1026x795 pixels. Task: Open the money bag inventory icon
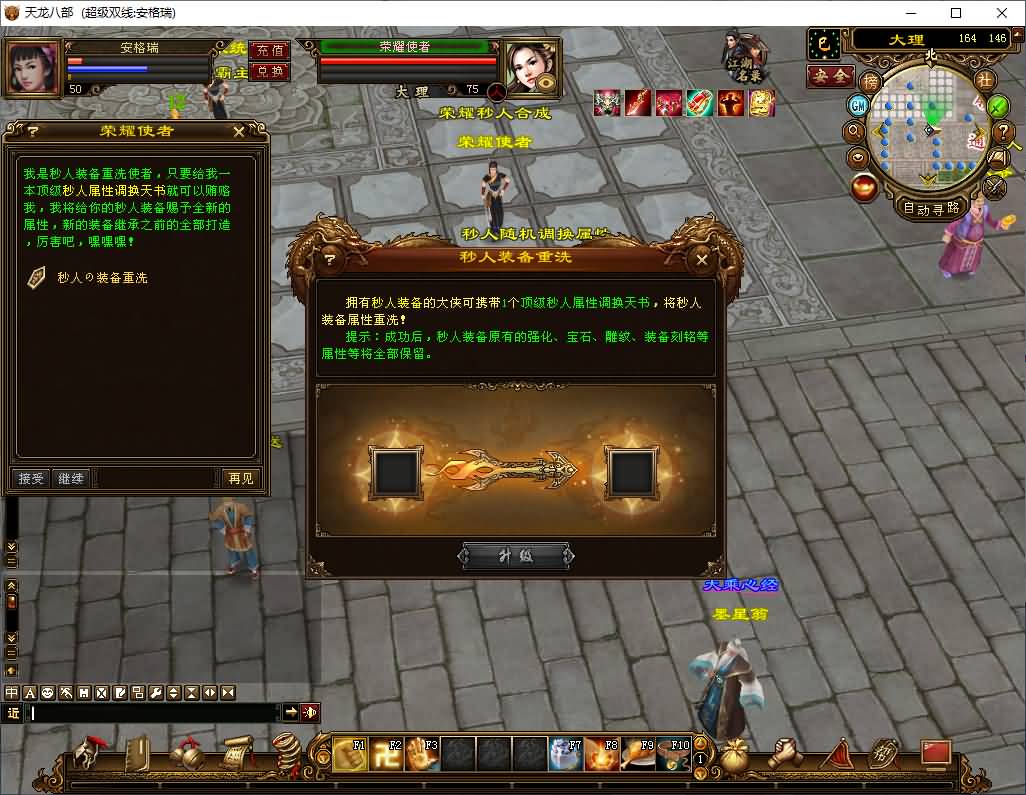735,755
